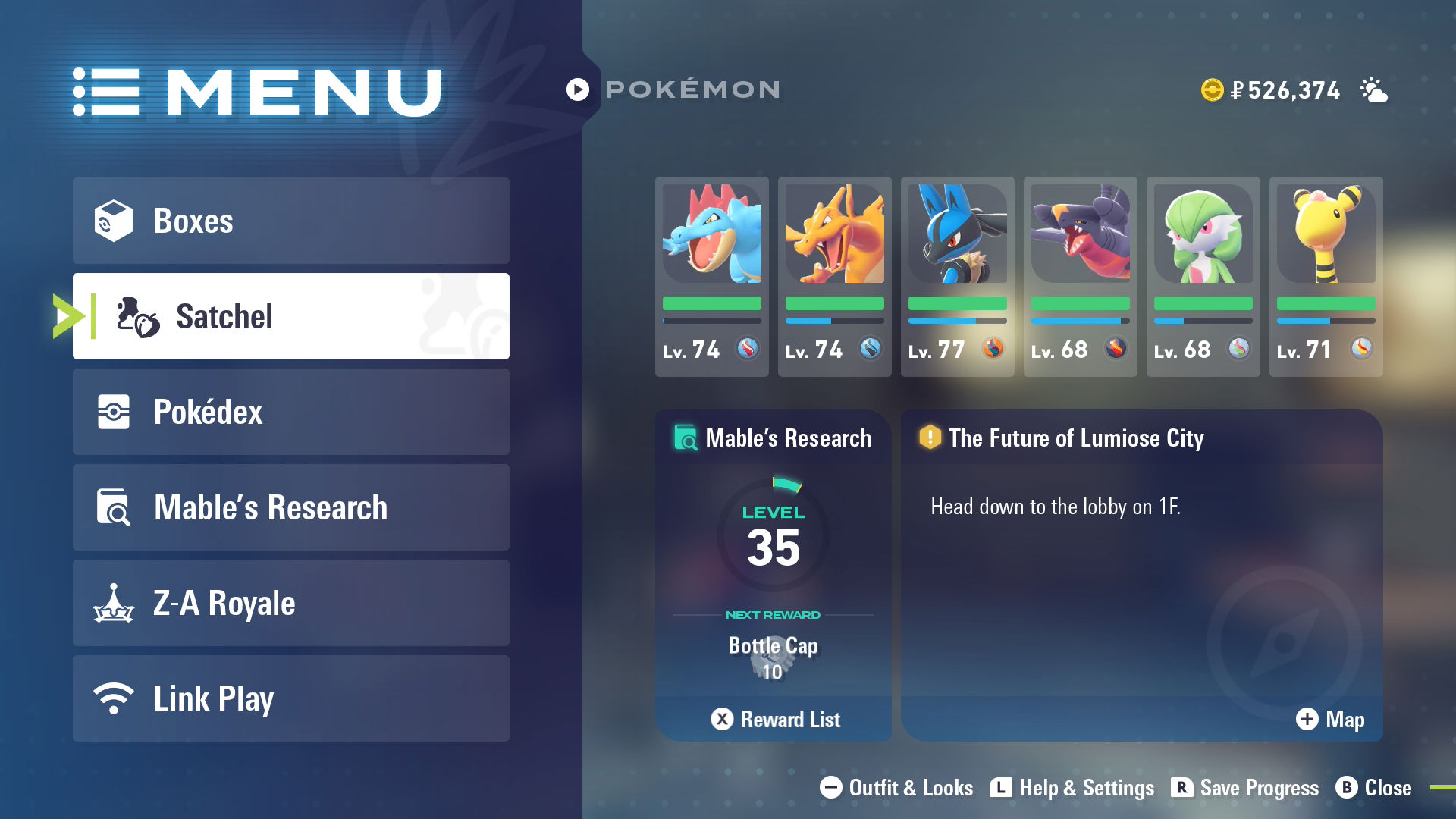Click the quest alert icon beside Lumiose City
The height and width of the screenshot is (819, 1456).
point(930,438)
